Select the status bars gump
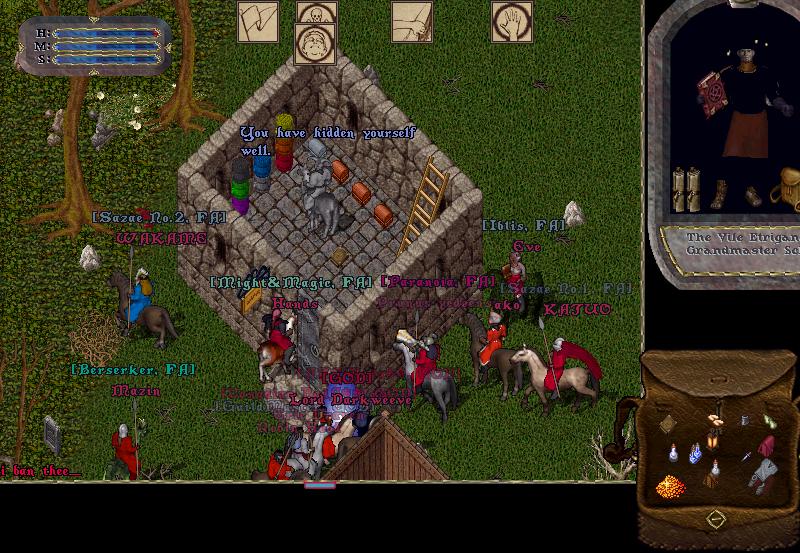This screenshot has height=553, width=800. pos(96,46)
